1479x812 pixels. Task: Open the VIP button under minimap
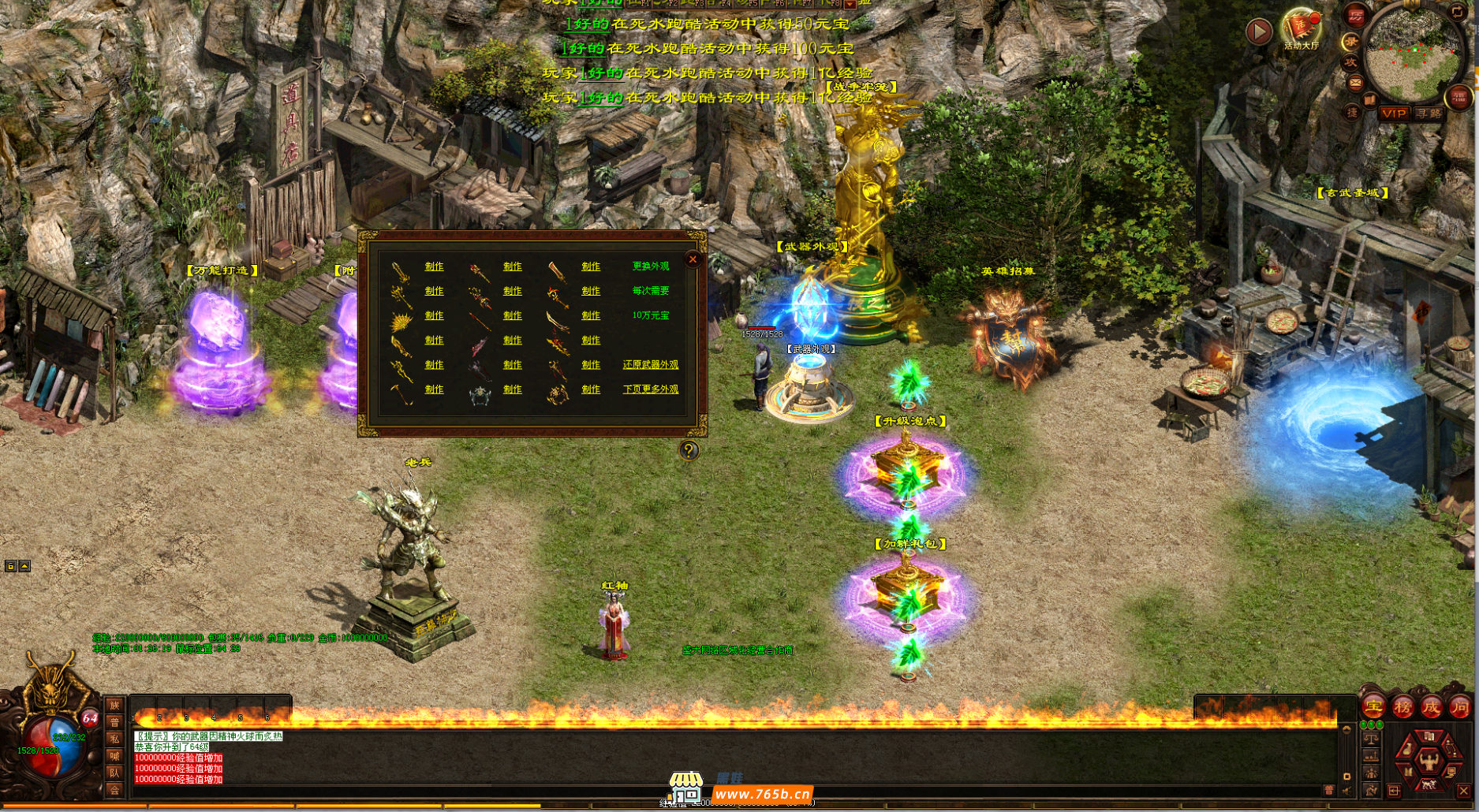point(1394,114)
